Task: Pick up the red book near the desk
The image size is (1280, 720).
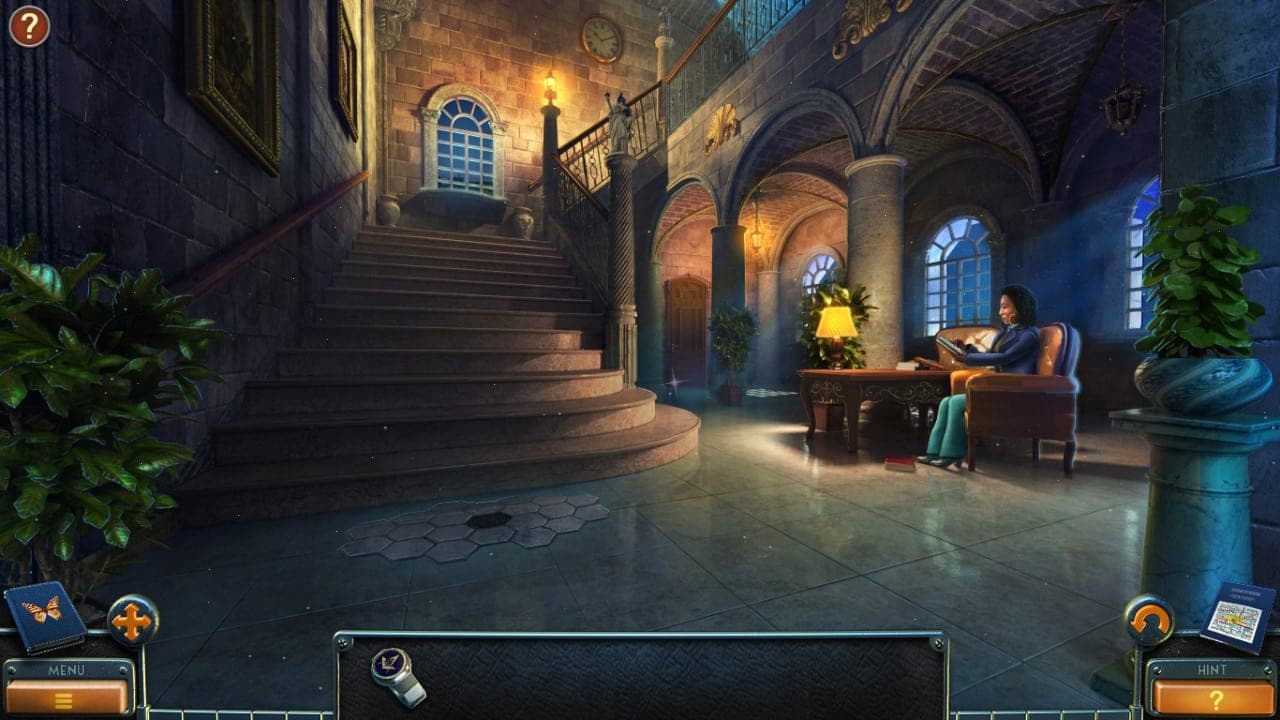Action: [x=898, y=462]
